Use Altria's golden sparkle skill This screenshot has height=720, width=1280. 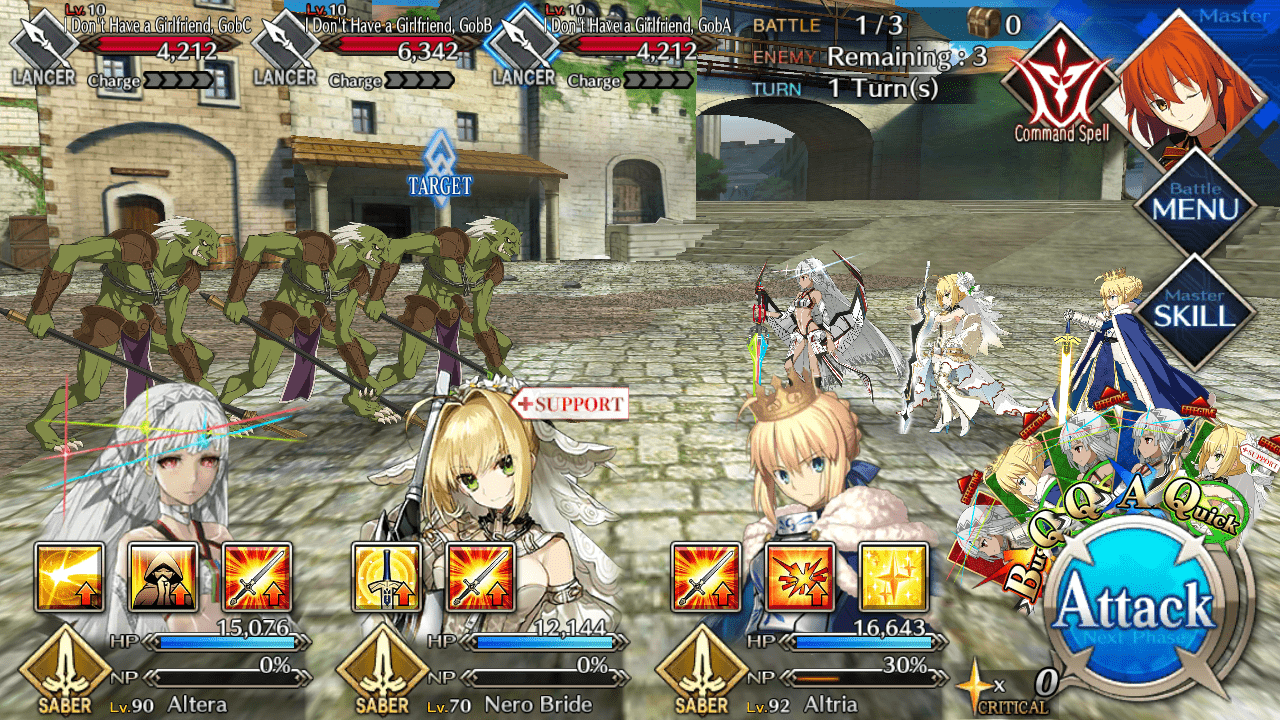coord(894,577)
